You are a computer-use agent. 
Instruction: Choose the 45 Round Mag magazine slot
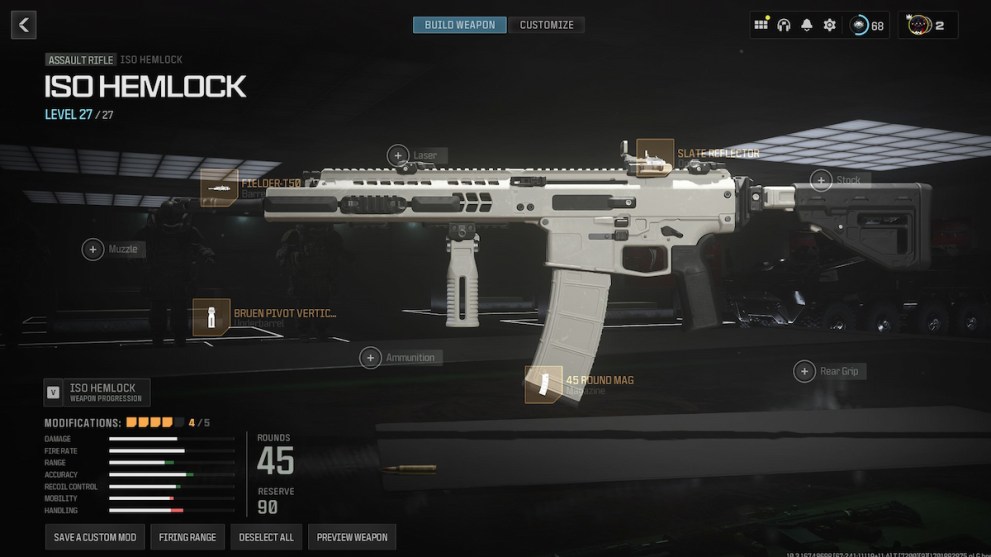(543, 384)
